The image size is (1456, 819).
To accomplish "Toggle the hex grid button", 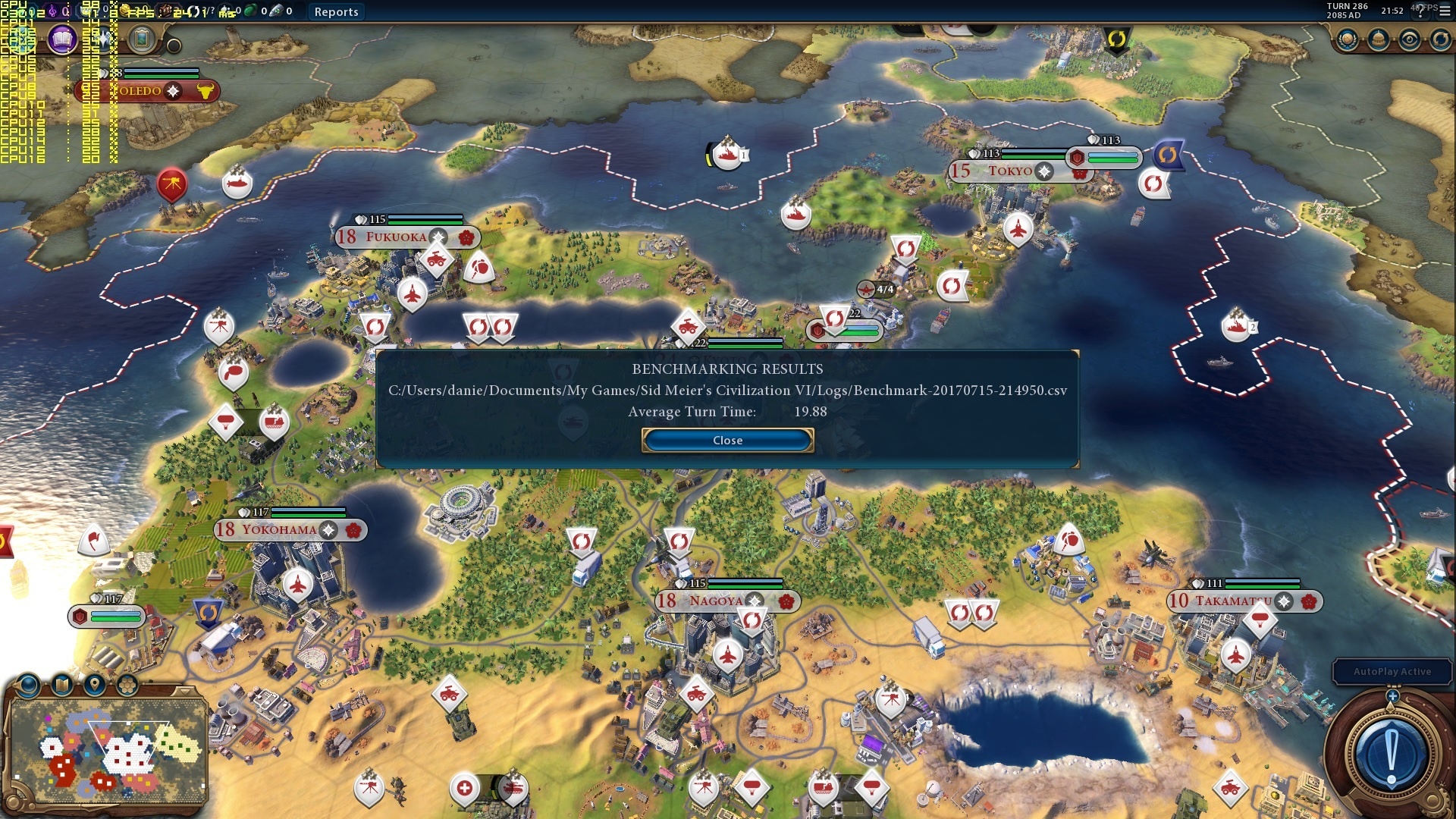I will coord(127,686).
